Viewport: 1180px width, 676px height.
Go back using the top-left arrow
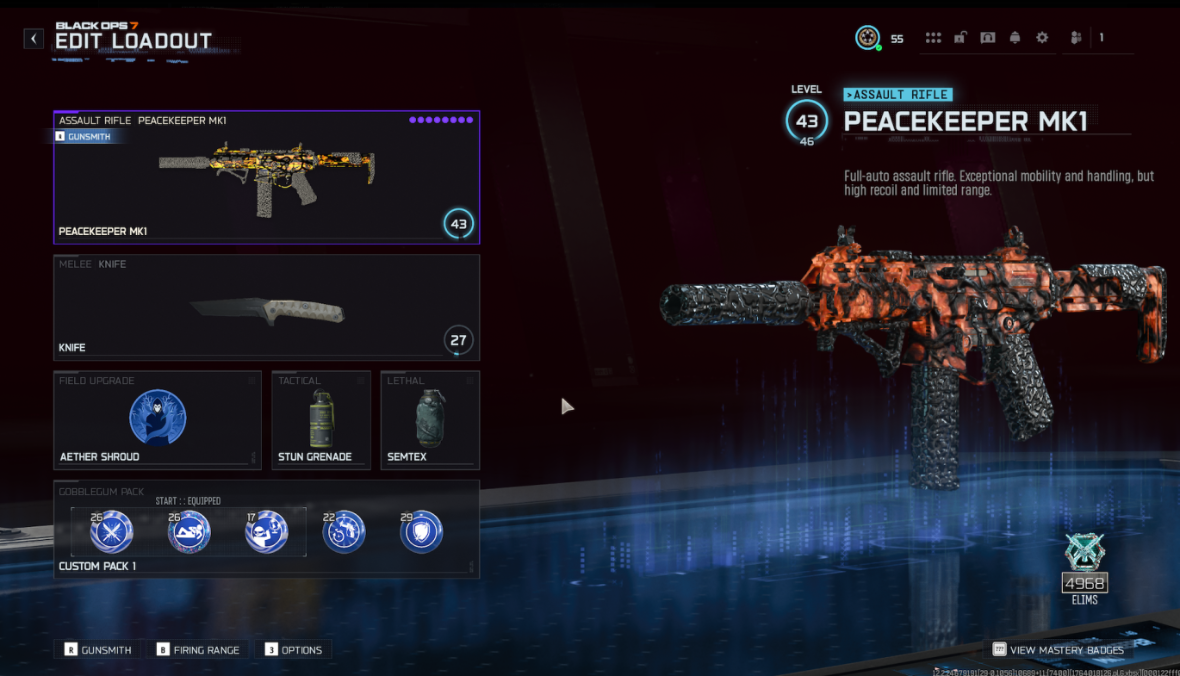(x=34, y=39)
